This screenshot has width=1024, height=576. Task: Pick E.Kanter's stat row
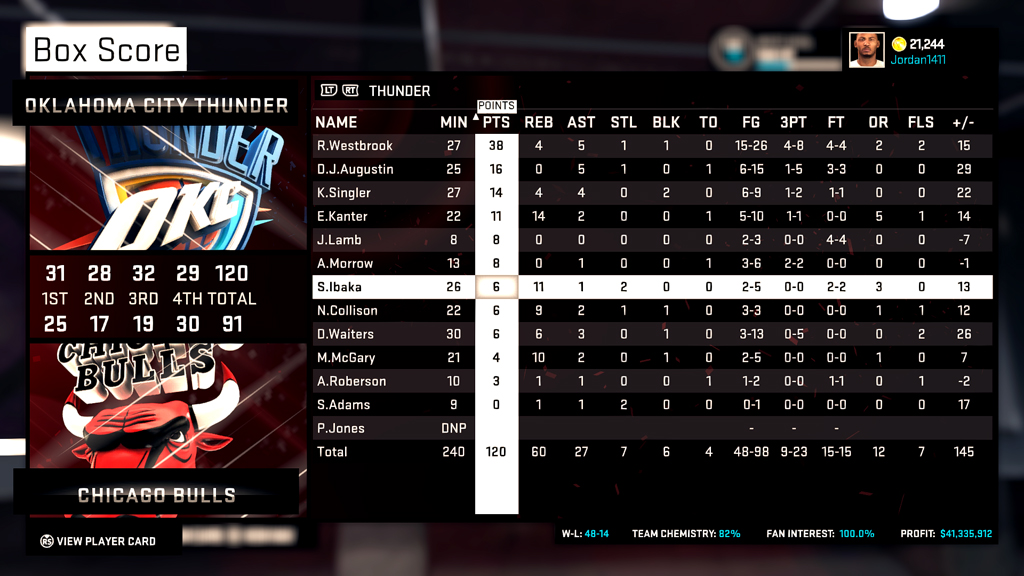[341, 216]
